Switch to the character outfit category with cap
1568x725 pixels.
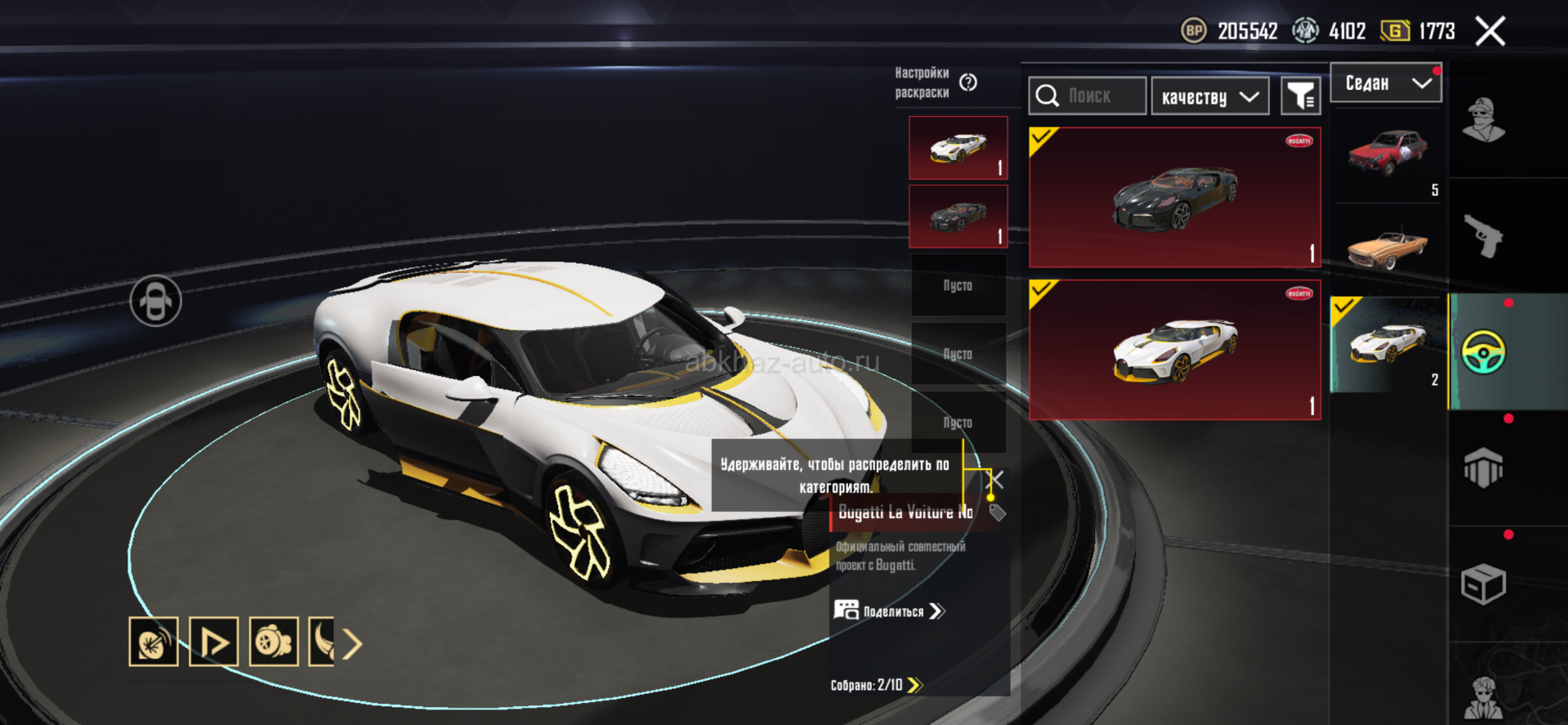tap(1483, 120)
